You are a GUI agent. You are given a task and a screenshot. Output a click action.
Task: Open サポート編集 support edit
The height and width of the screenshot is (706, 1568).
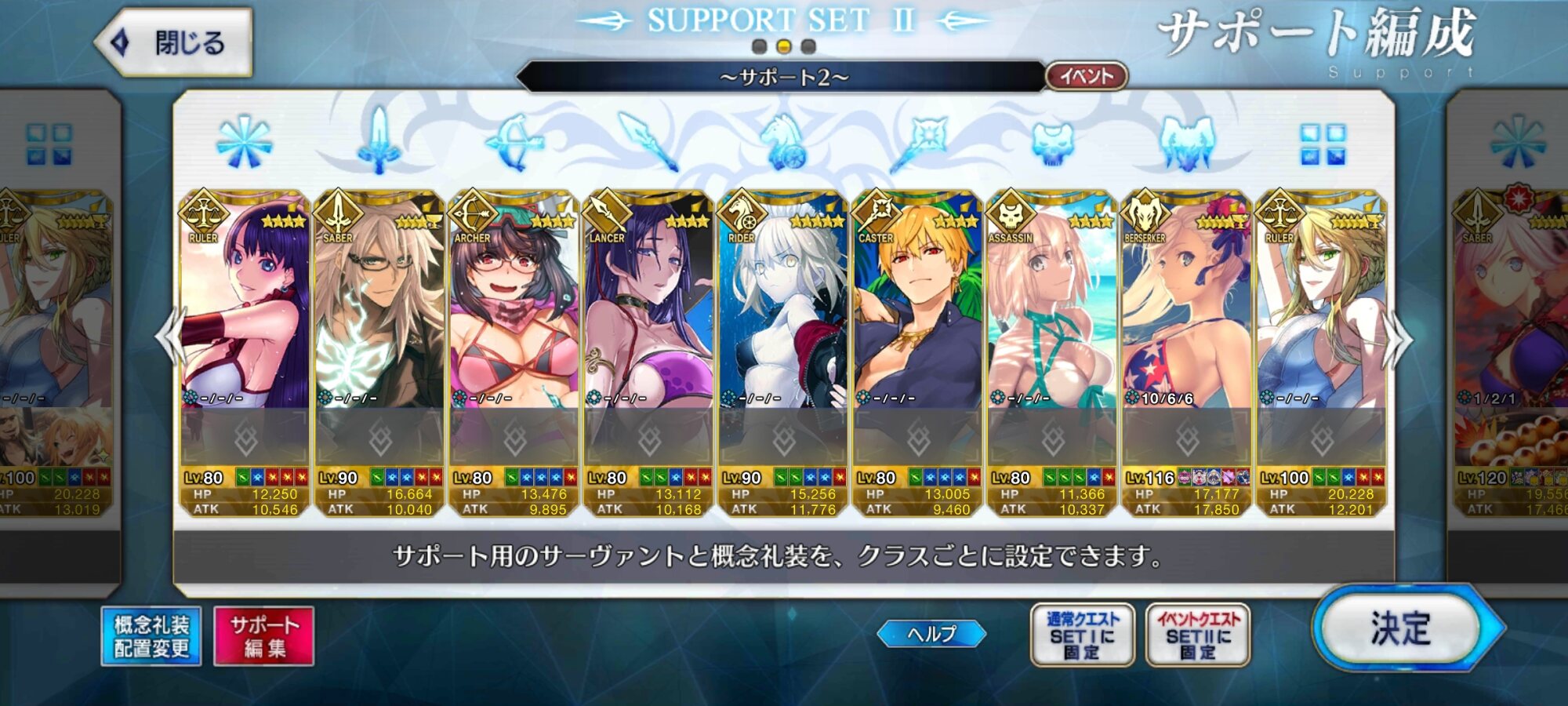[264, 636]
